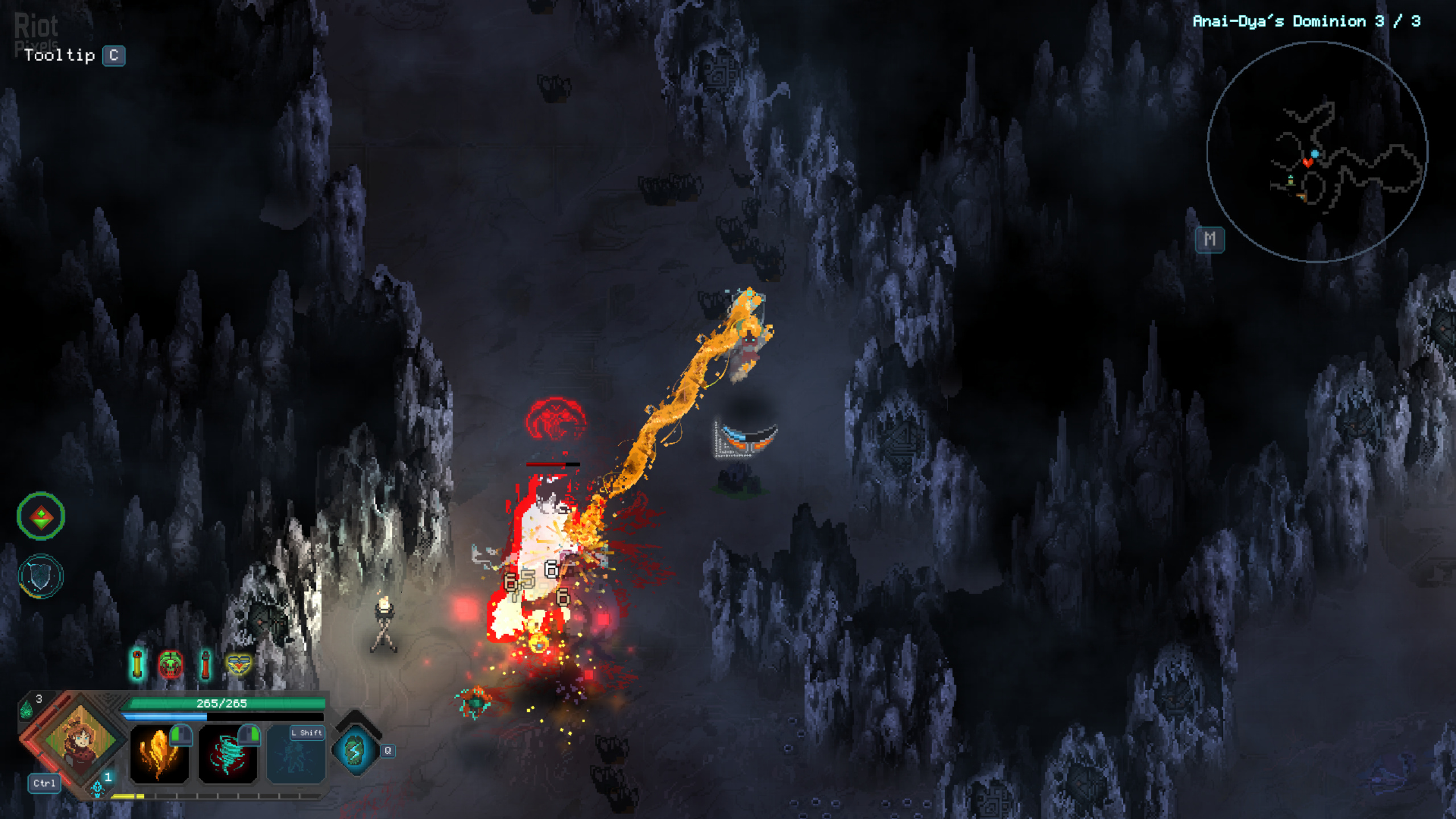The width and height of the screenshot is (1456, 819).
Task: Inspect the shield status icon
Action: pos(40,576)
